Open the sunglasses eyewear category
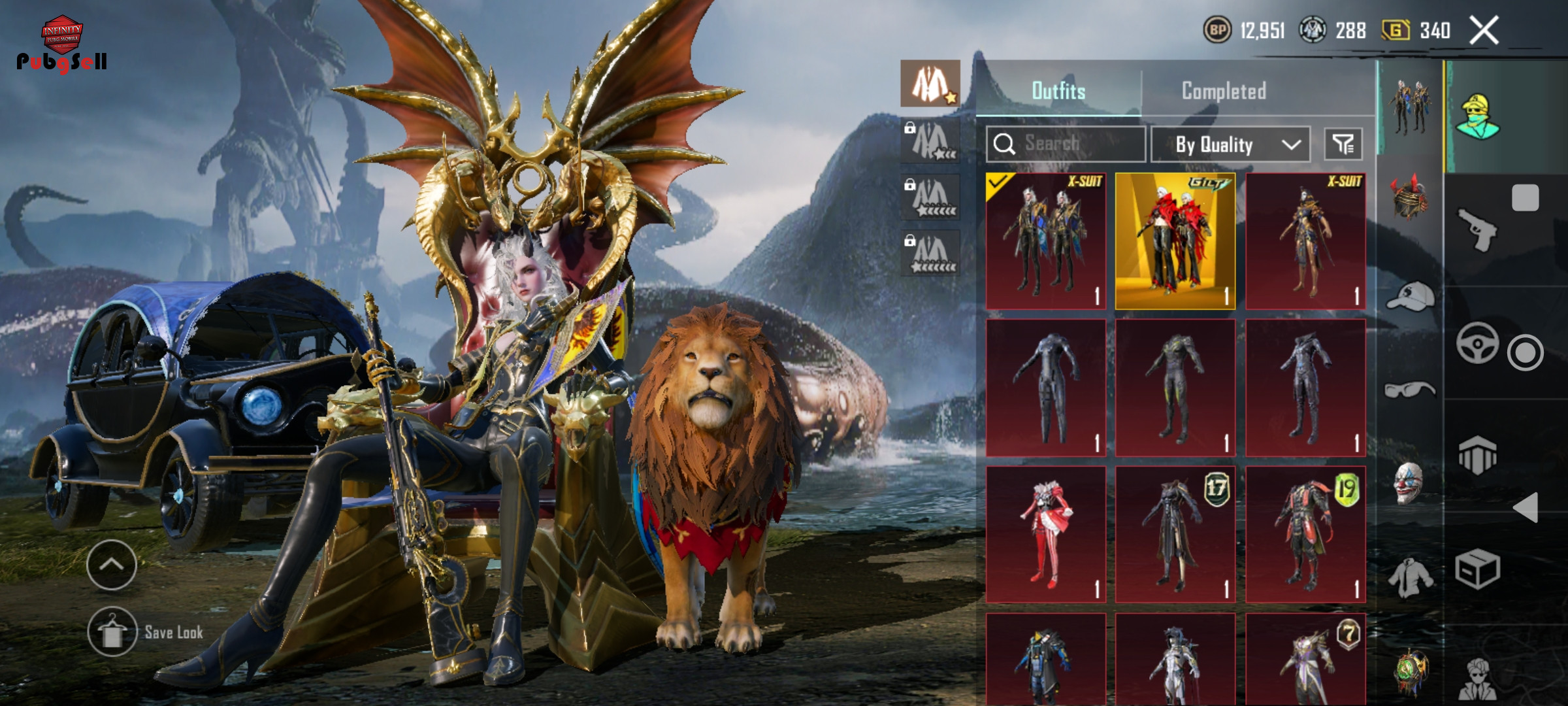 (x=1410, y=390)
